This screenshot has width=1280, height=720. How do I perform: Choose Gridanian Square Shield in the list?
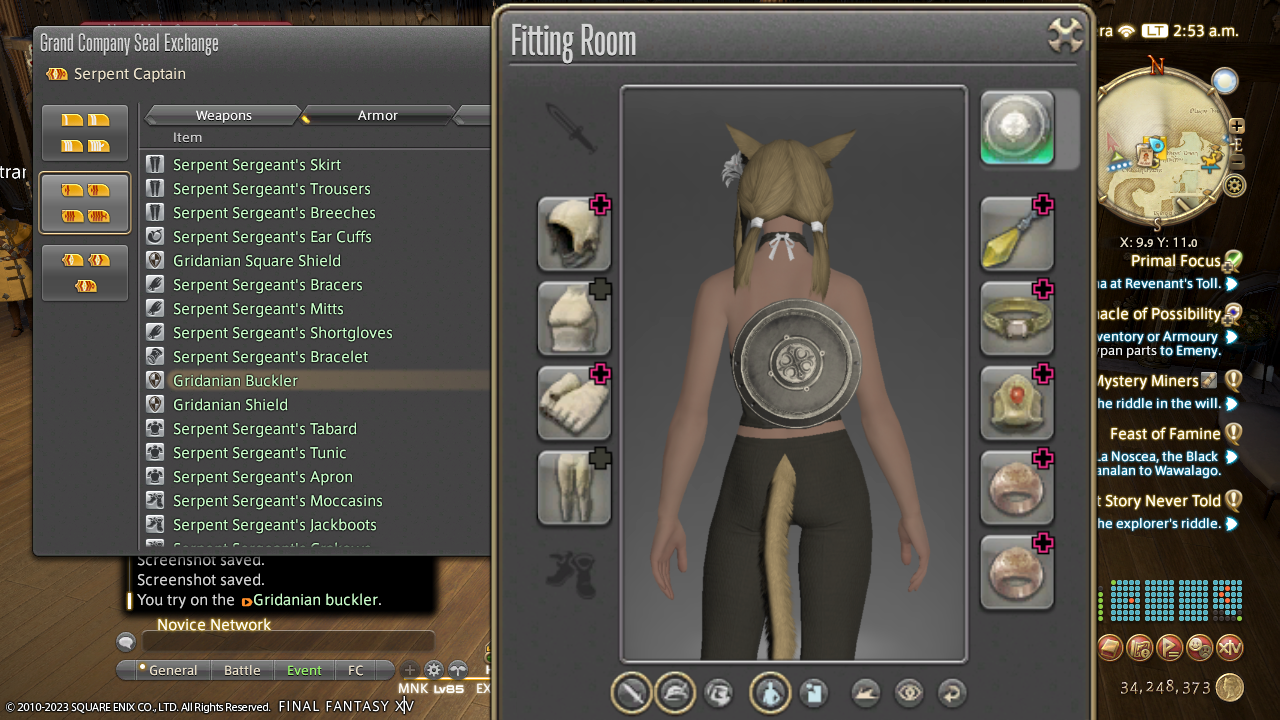(256, 261)
